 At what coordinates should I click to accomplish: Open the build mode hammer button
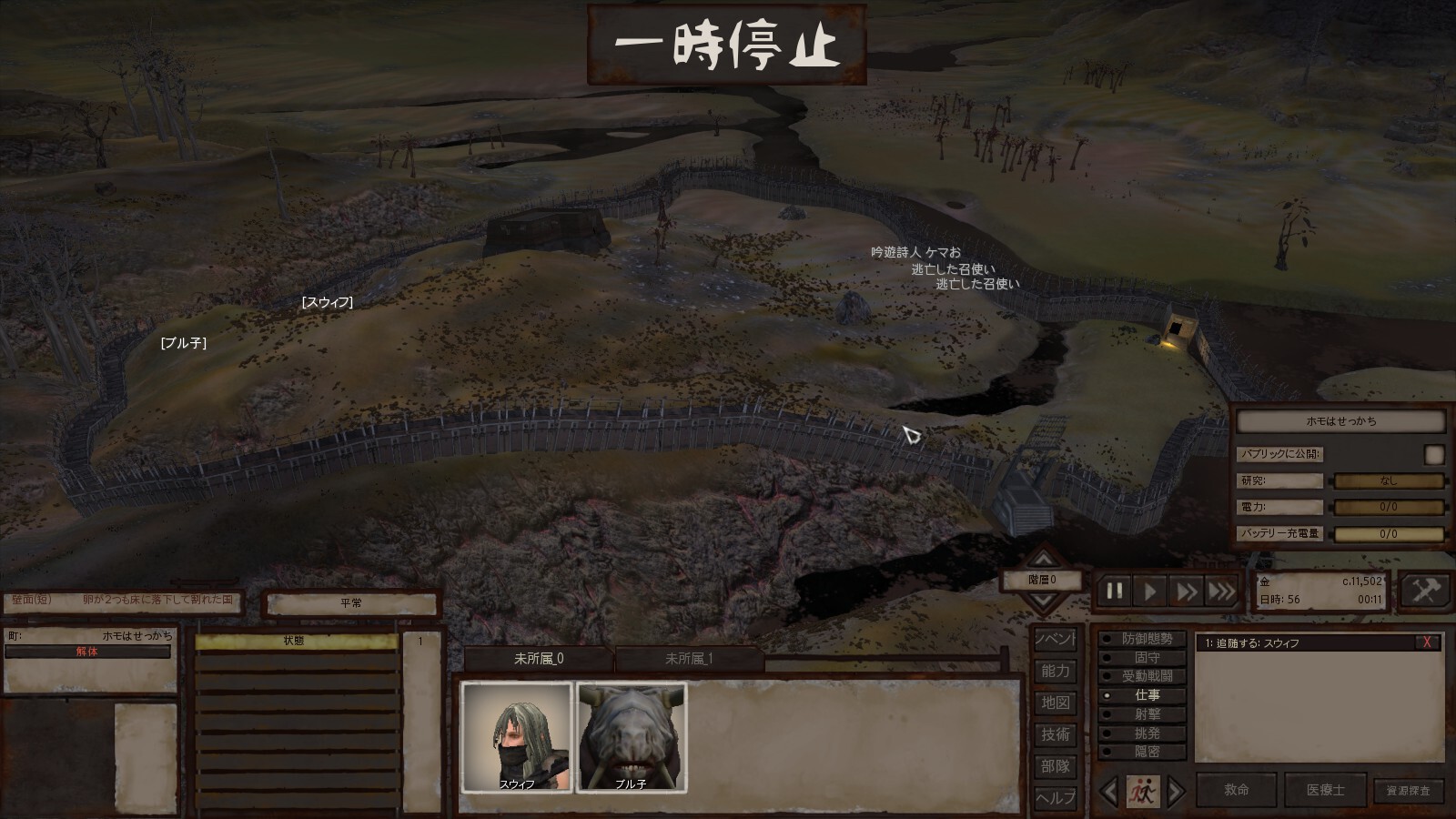click(x=1424, y=591)
